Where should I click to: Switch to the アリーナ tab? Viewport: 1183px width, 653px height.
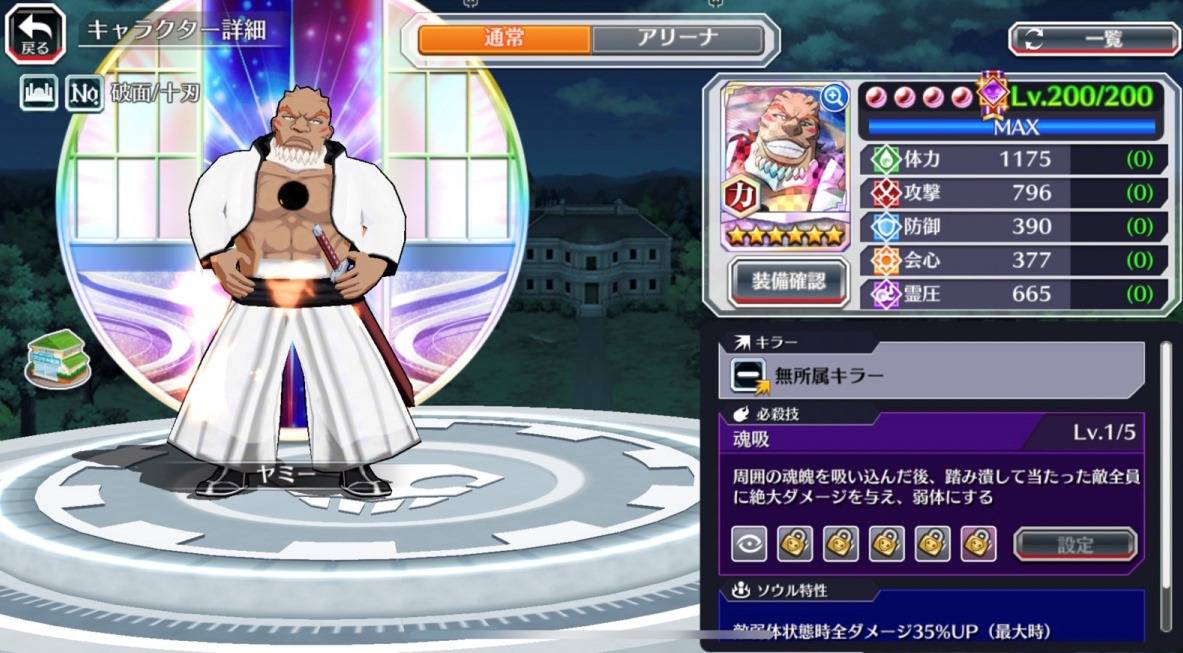[677, 39]
